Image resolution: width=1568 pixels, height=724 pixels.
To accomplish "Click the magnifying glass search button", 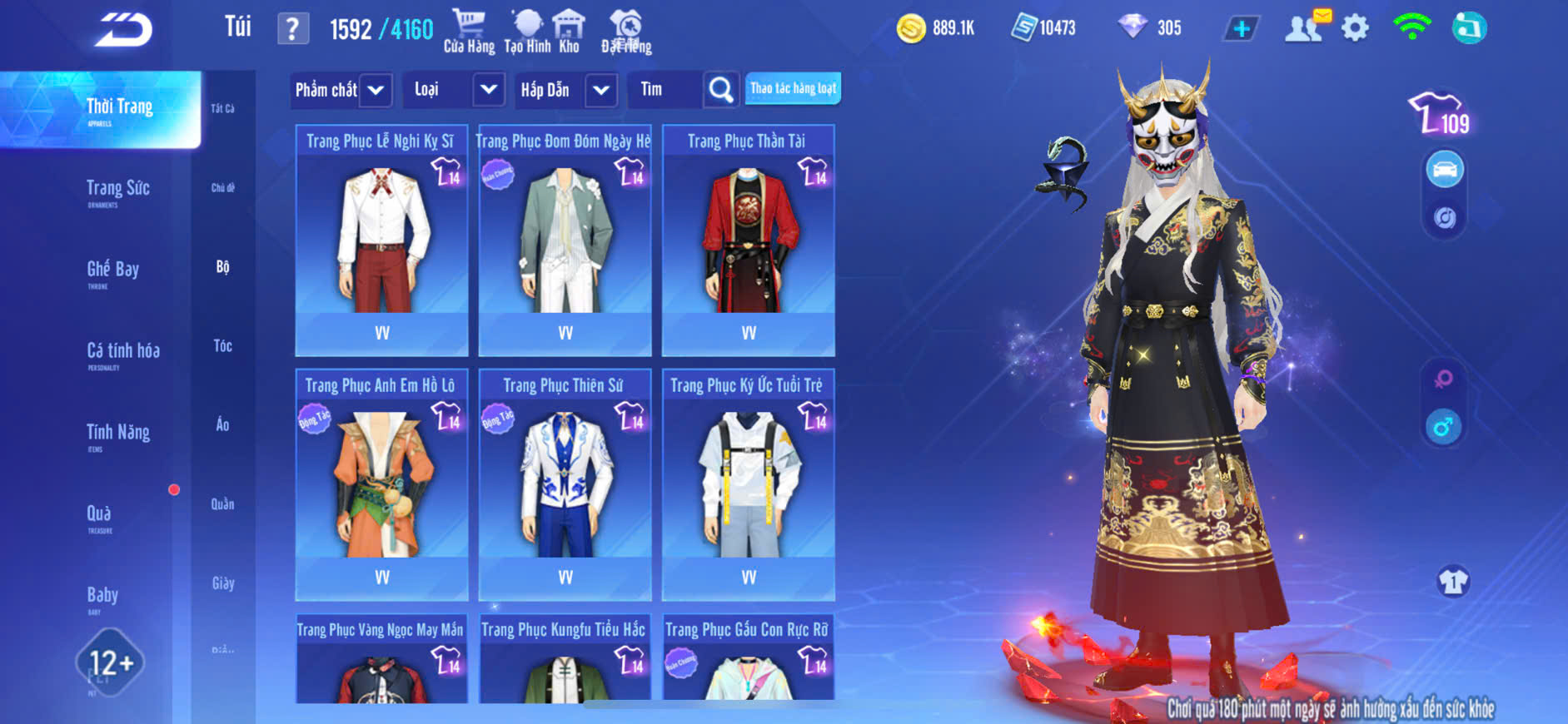I will tap(721, 90).
